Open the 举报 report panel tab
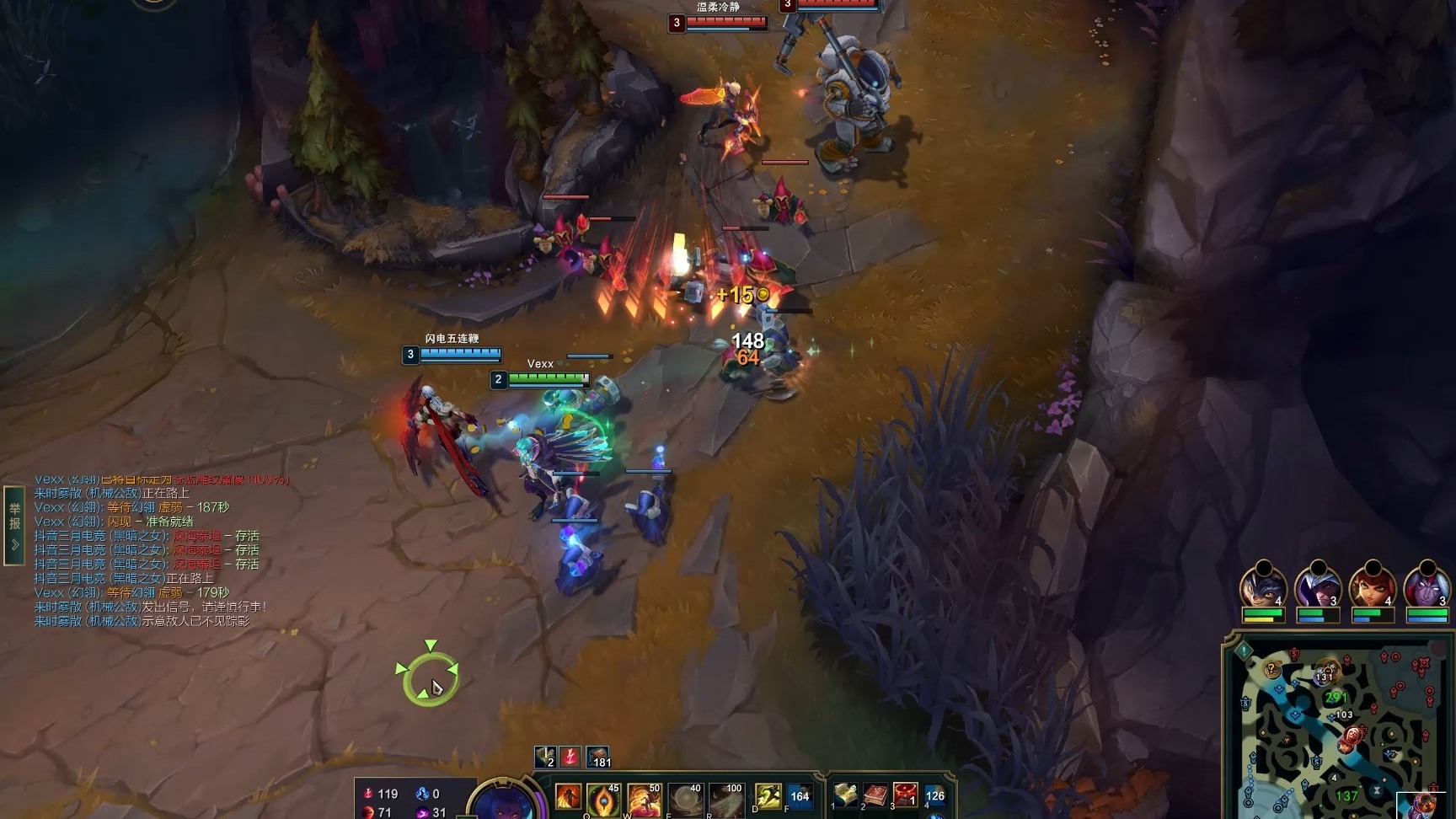 click(x=14, y=524)
